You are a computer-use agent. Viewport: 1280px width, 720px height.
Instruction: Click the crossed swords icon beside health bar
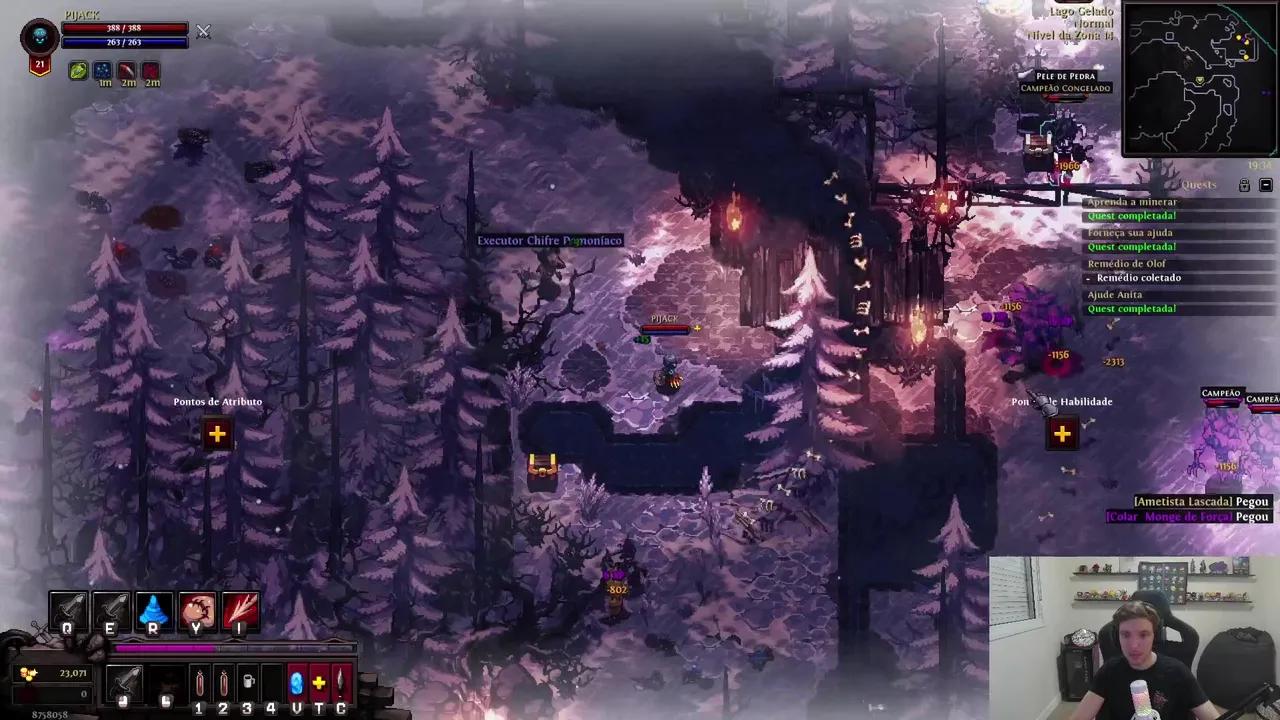pyautogui.click(x=203, y=32)
